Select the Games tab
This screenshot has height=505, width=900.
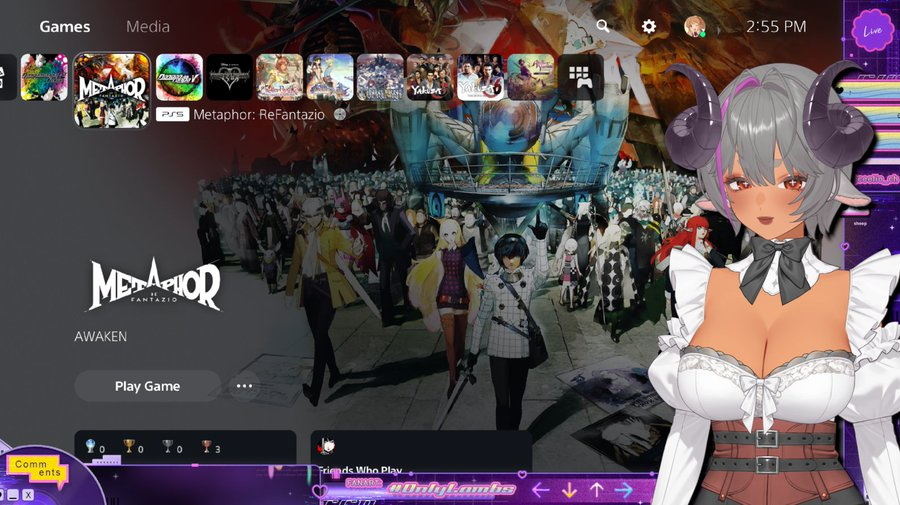tap(65, 27)
